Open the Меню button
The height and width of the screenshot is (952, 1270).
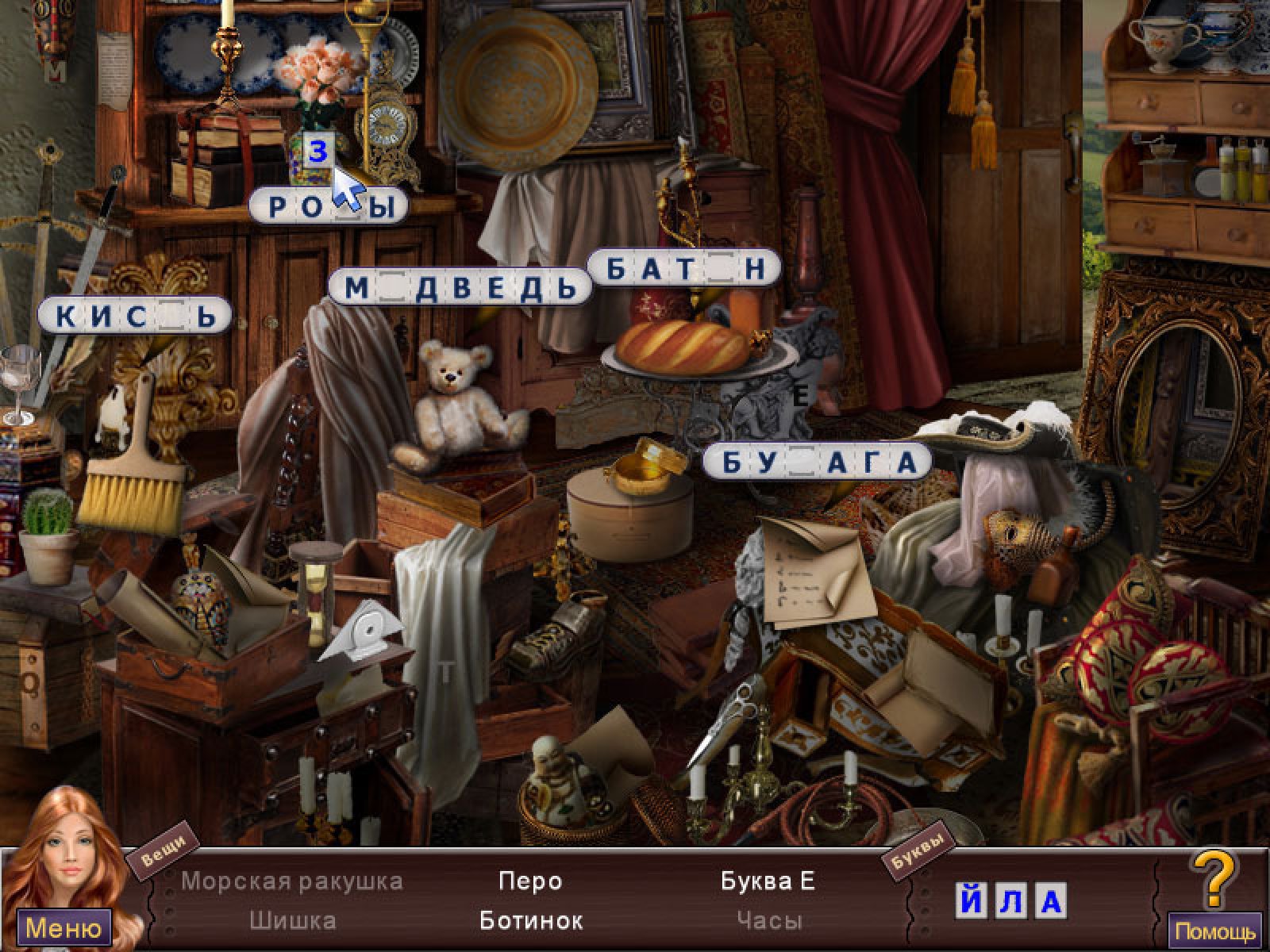click(x=63, y=927)
